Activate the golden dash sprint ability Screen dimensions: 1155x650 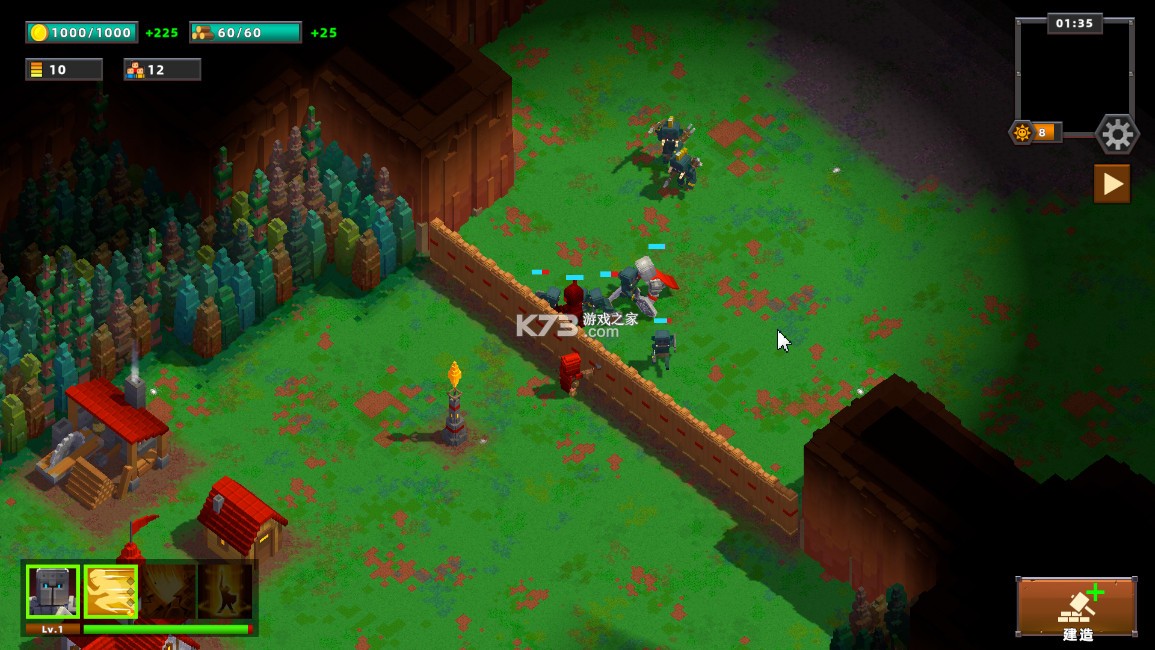point(110,591)
